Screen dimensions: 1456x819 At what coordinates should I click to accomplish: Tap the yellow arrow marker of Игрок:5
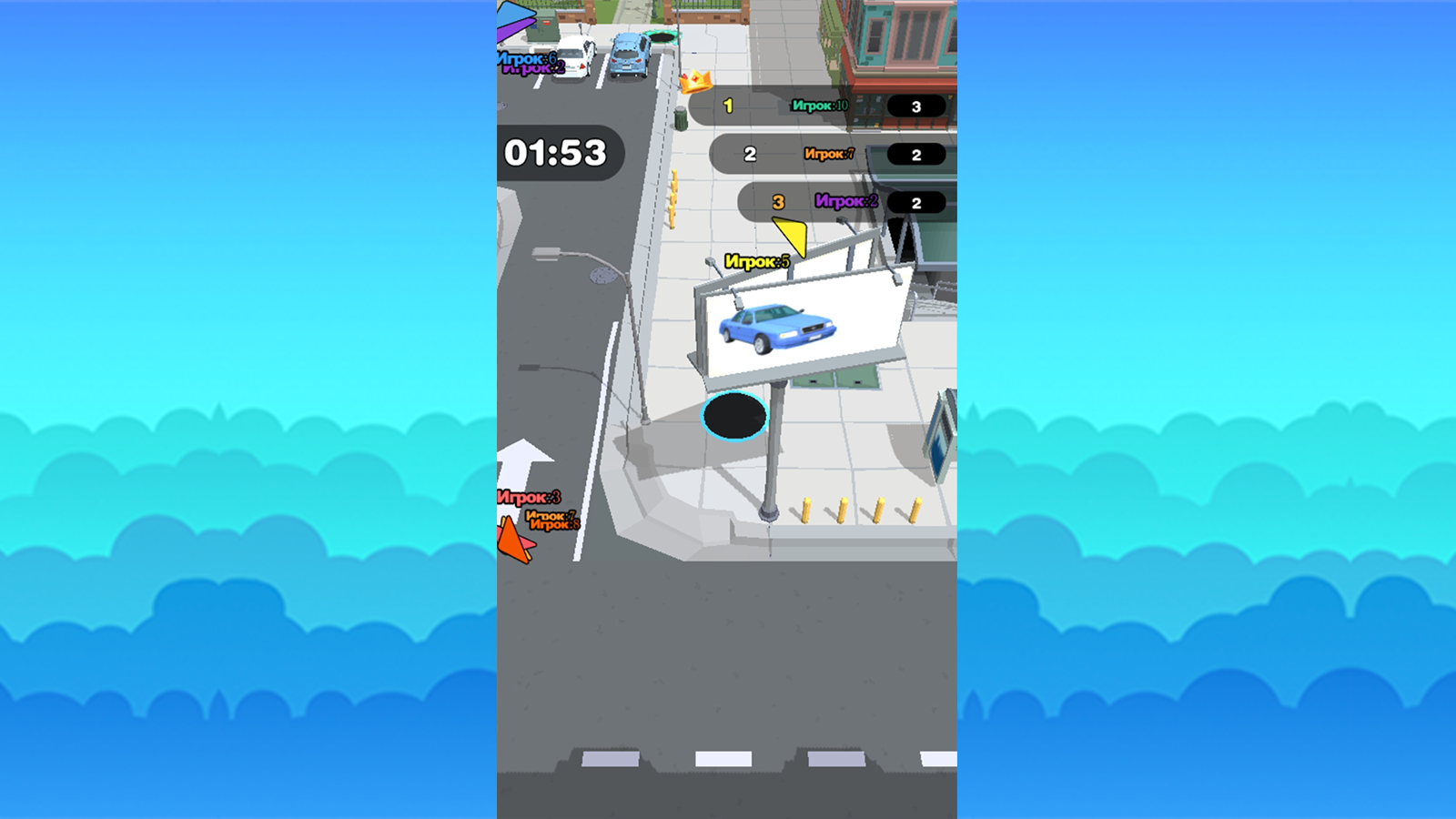791,232
